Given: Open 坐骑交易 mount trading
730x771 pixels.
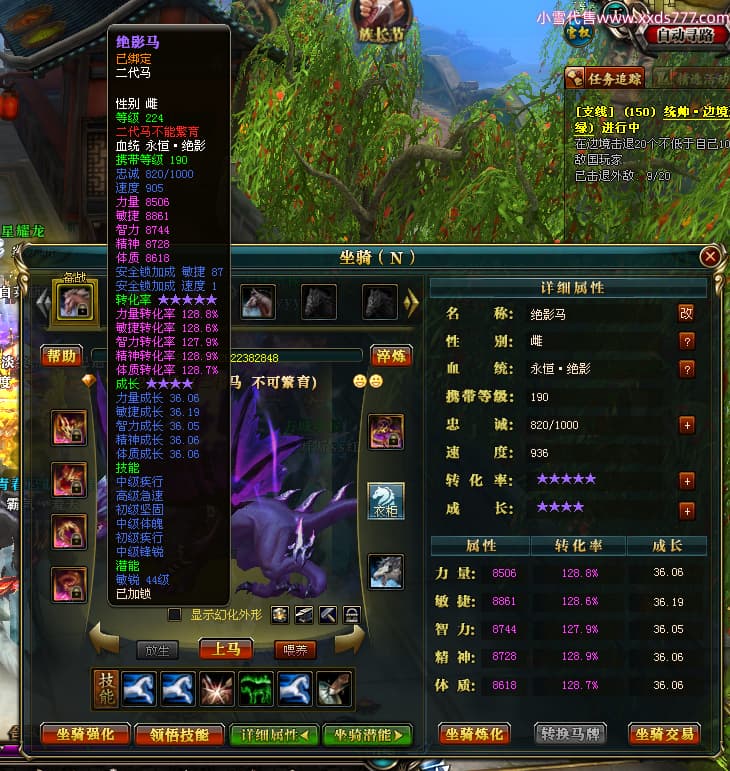Looking at the screenshot, I should [x=664, y=734].
